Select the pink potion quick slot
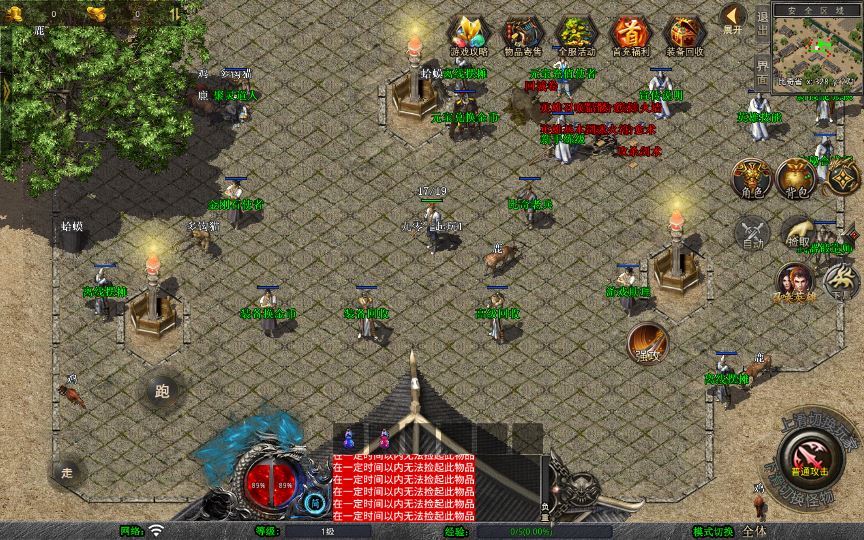 pyautogui.click(x=383, y=437)
